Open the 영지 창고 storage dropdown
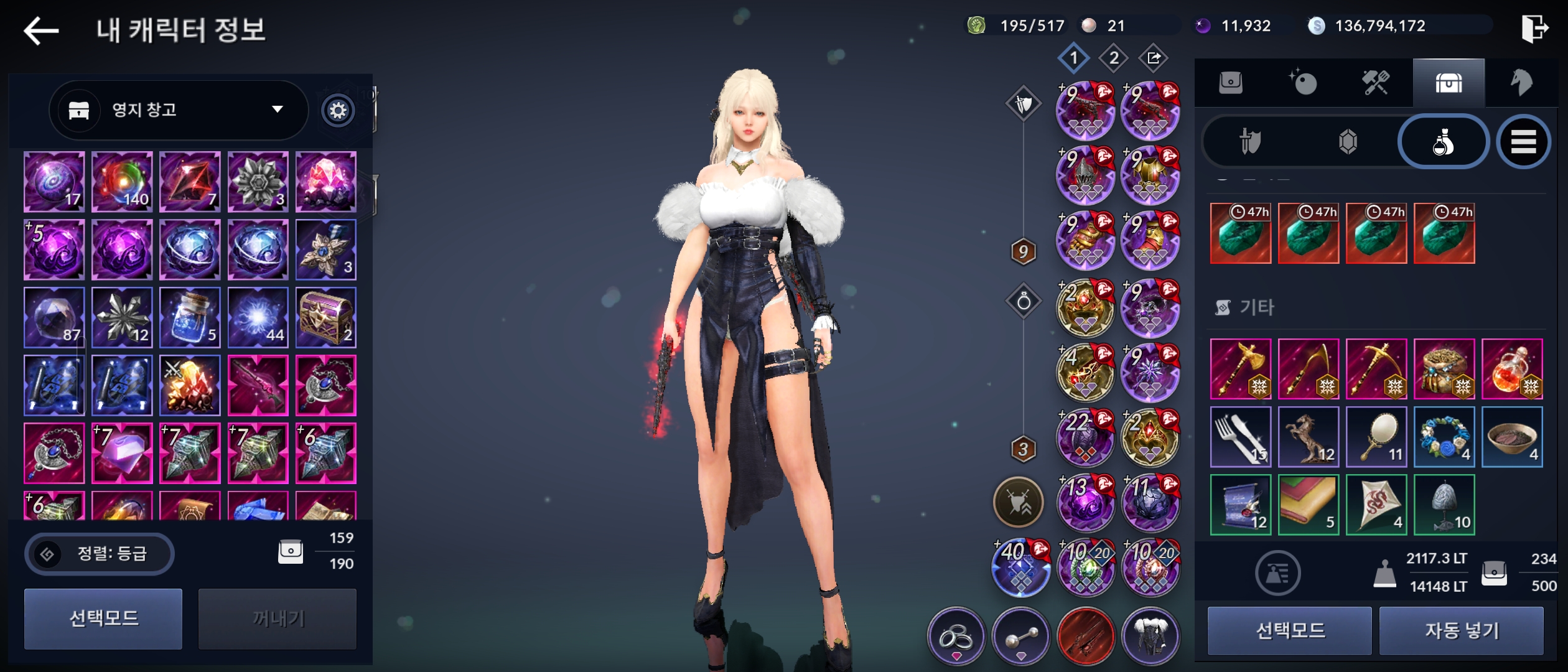 178,110
